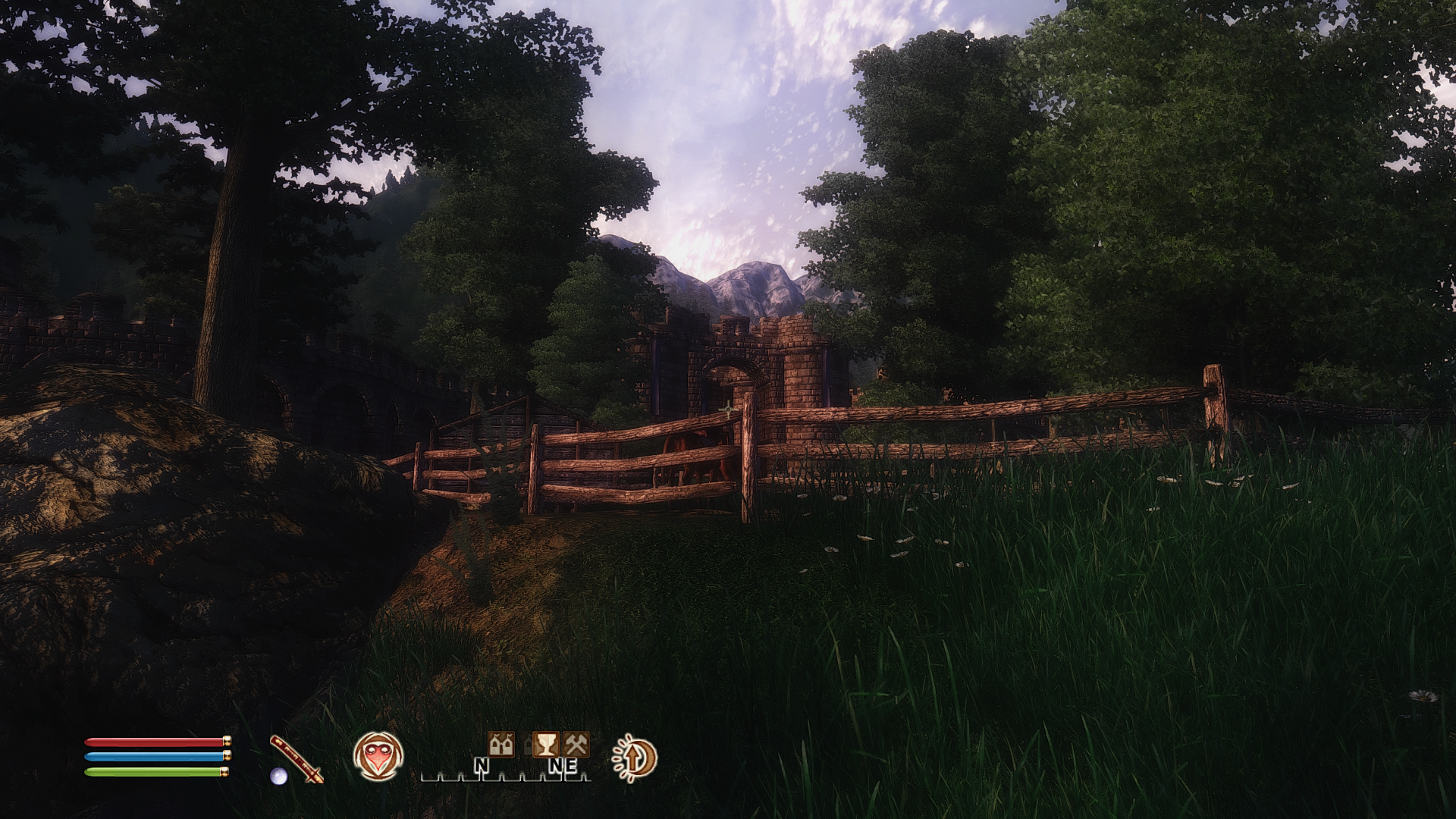Select the castle marker on the compass
This screenshot has width=1456, height=819.
click(x=500, y=745)
